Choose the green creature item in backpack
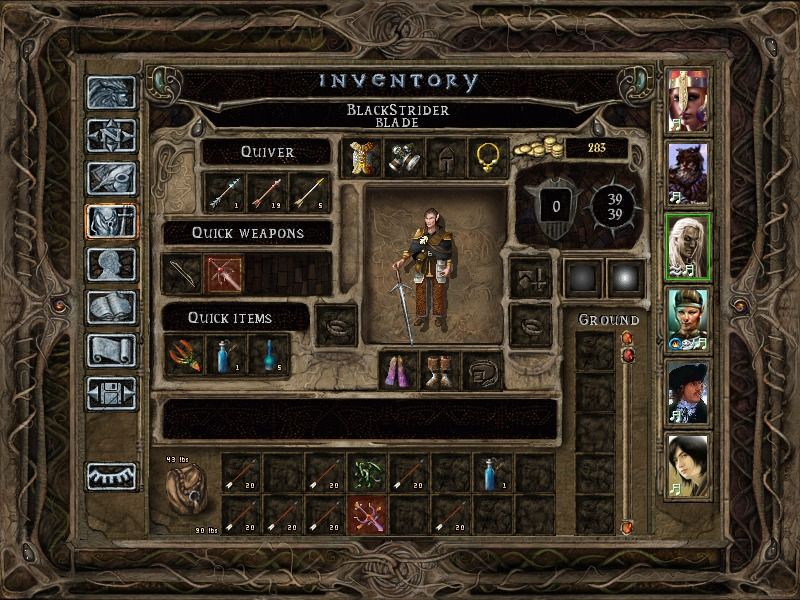800x600 pixels. [366, 473]
